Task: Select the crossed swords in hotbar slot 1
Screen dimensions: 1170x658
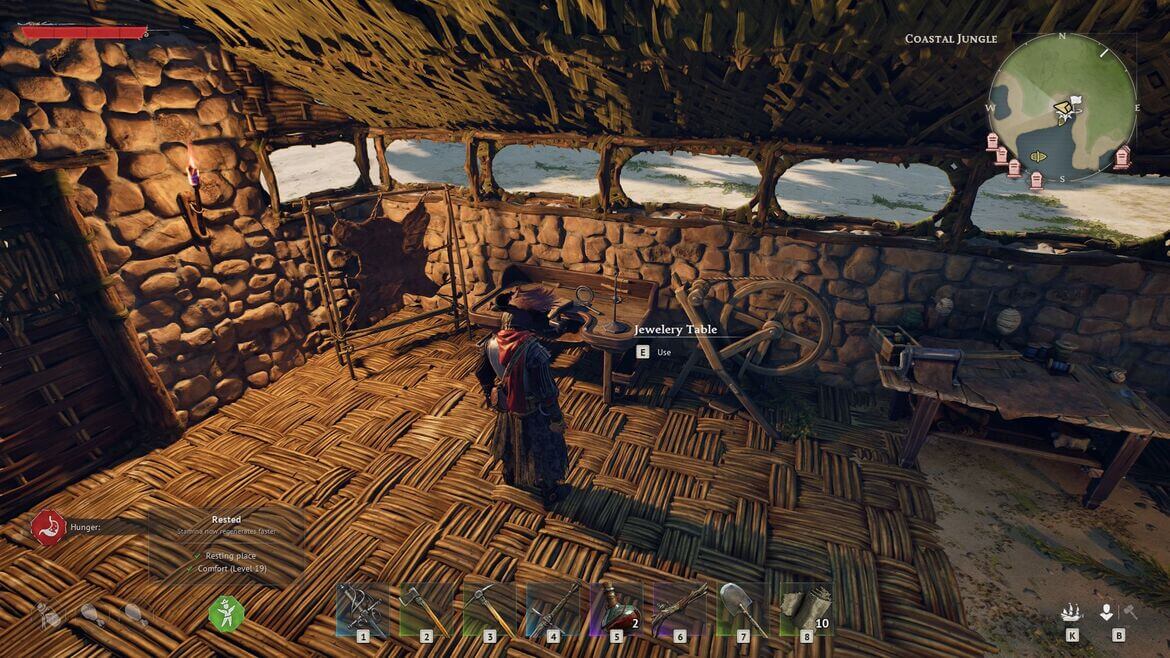Action: click(x=362, y=608)
